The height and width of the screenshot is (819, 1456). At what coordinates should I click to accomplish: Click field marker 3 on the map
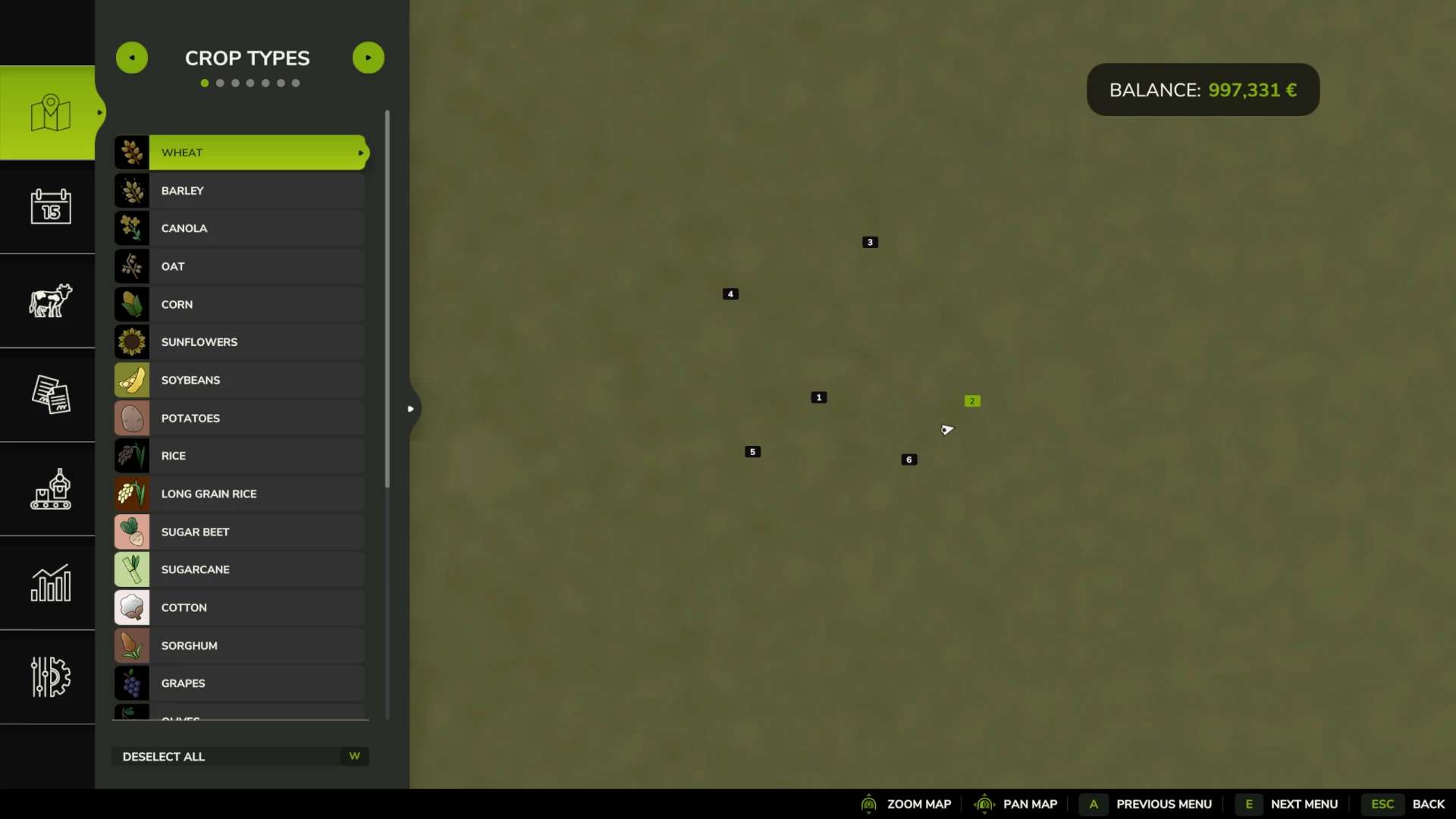[x=870, y=241]
